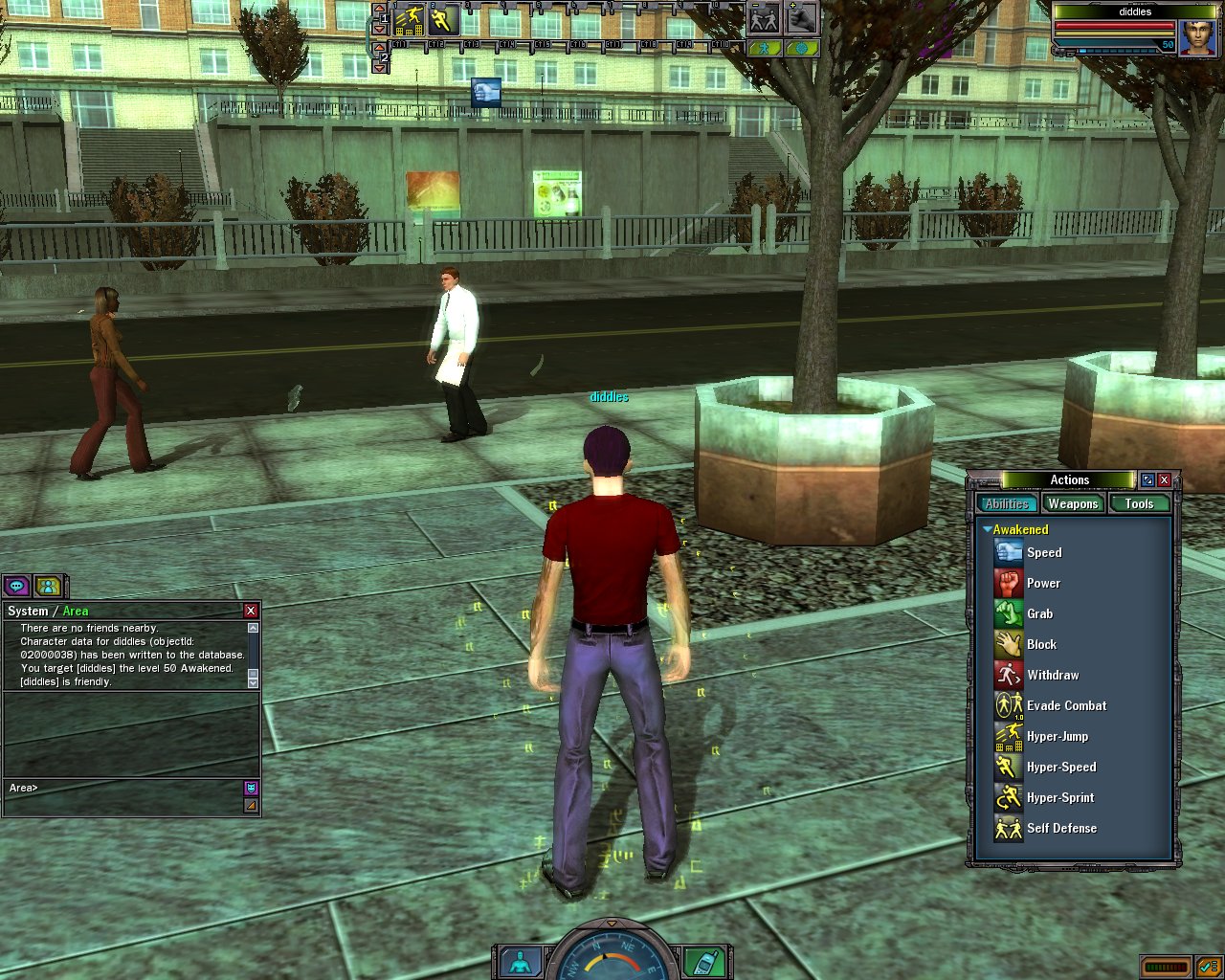
Task: Use the Block ability
Action: click(x=1041, y=644)
